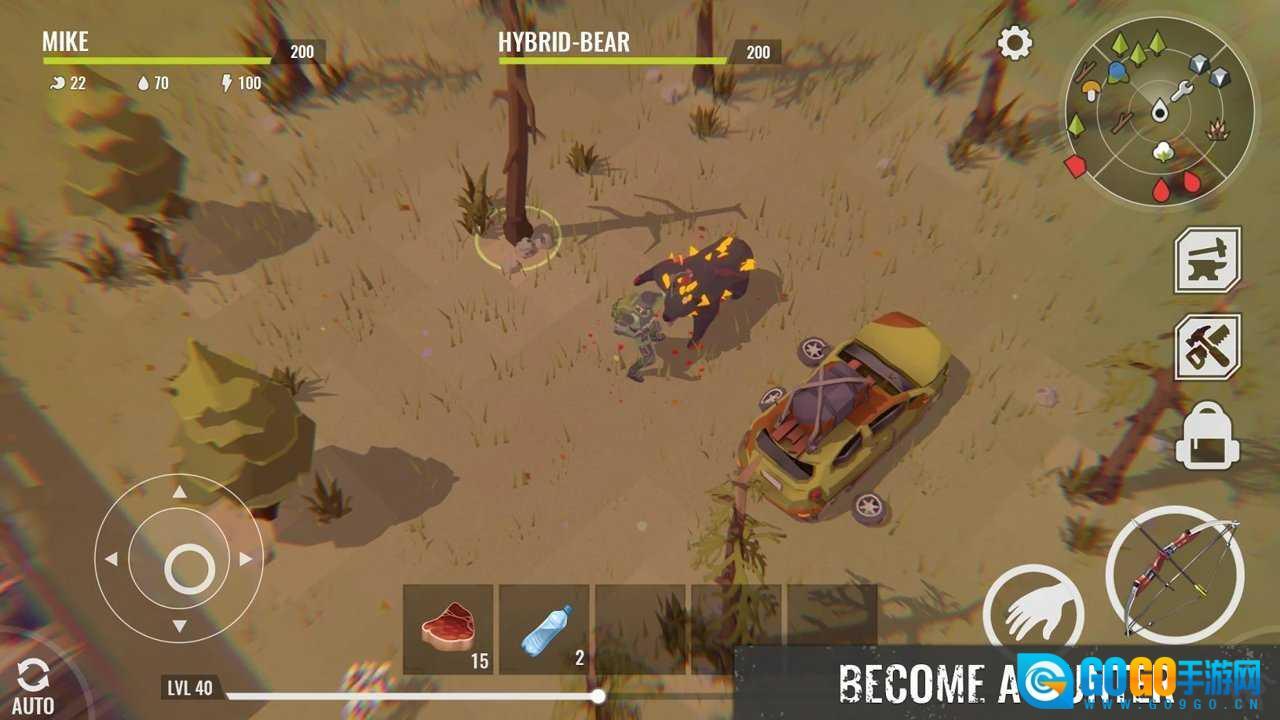Open the backpack inventory
The width and height of the screenshot is (1280, 720).
(x=1208, y=435)
